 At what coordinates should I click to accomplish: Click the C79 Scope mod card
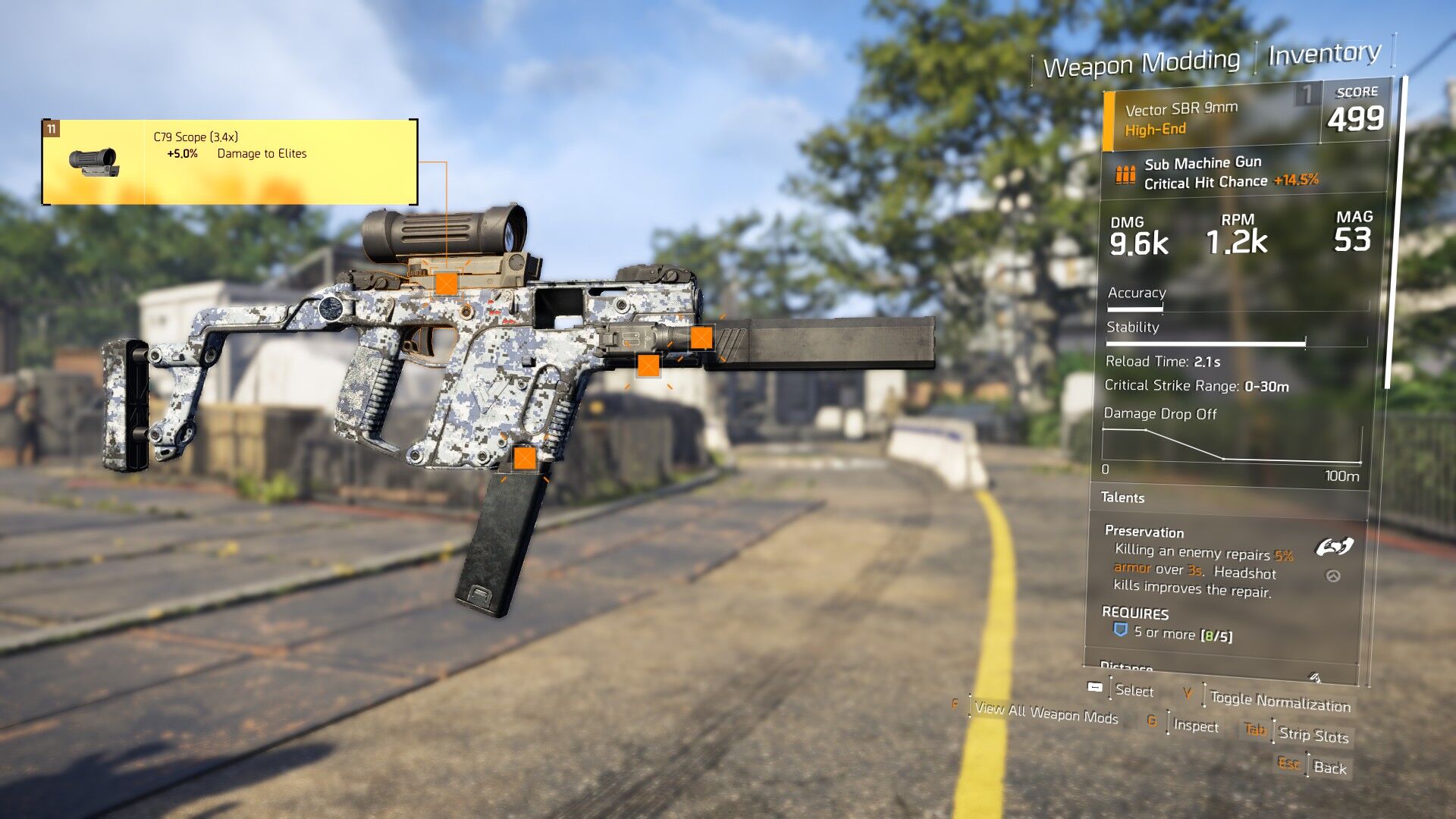pyautogui.click(x=230, y=162)
